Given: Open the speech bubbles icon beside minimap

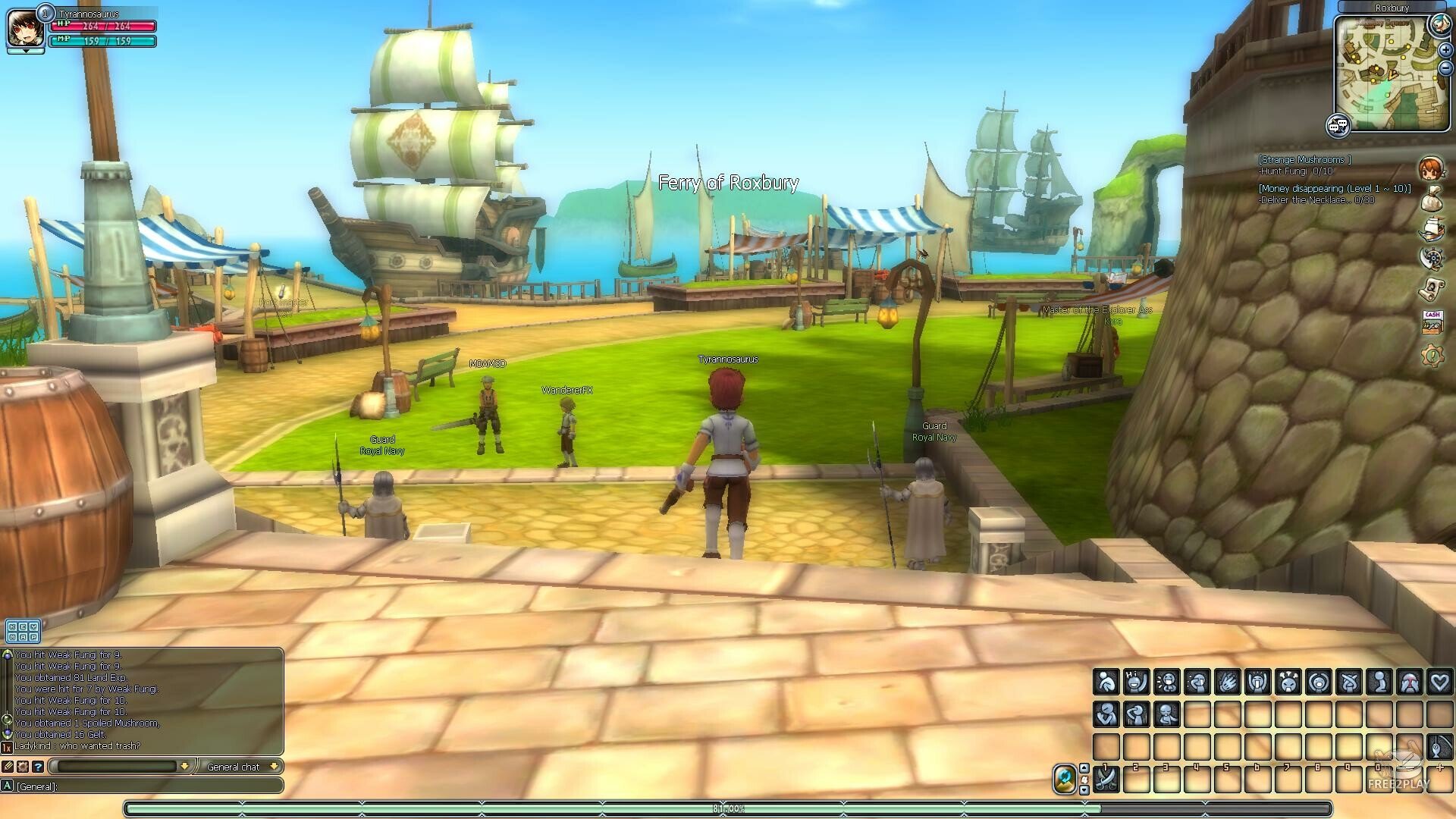Looking at the screenshot, I should (x=1338, y=125).
